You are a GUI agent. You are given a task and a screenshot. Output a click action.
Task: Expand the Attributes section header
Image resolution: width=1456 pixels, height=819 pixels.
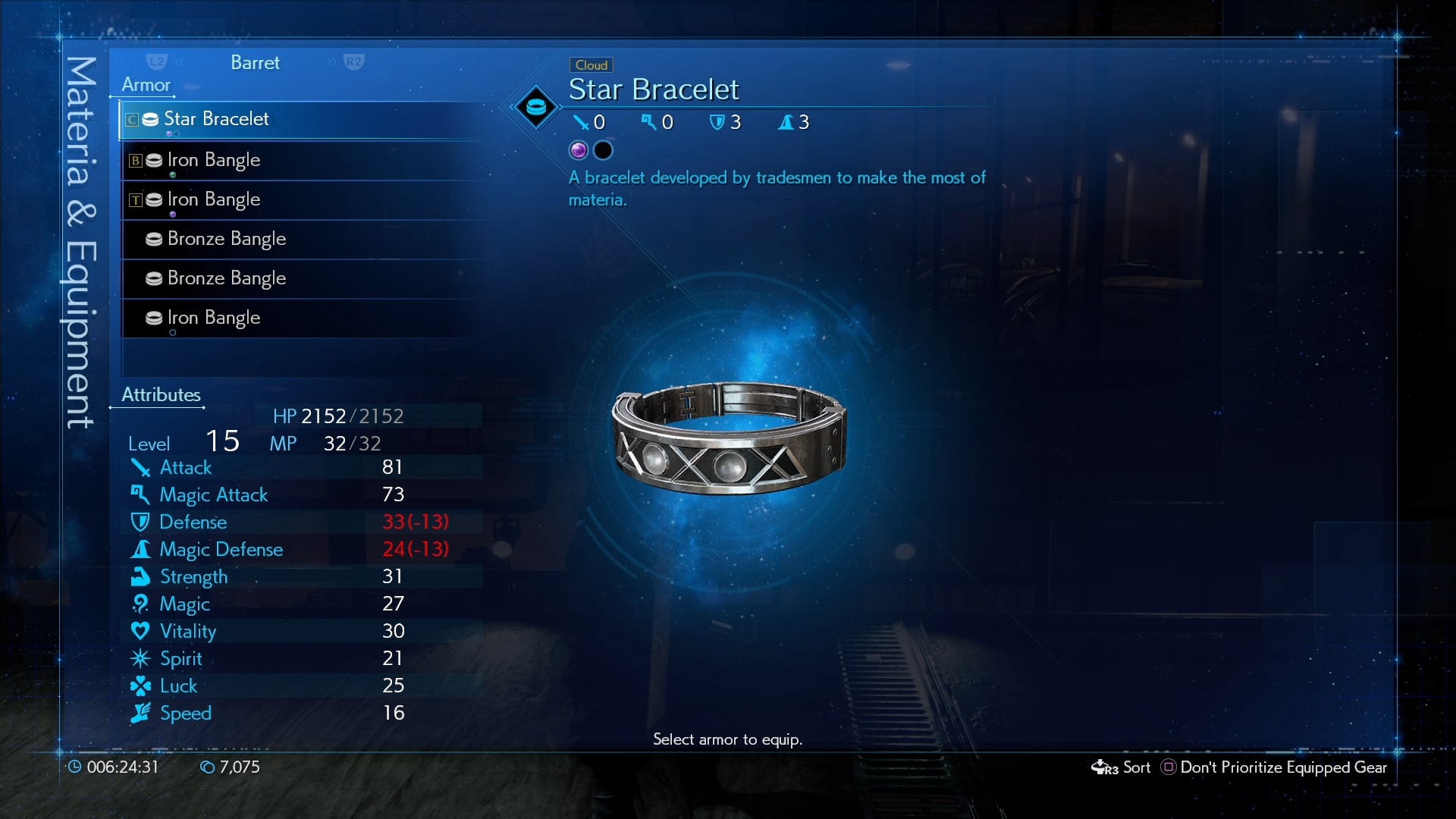click(x=161, y=394)
